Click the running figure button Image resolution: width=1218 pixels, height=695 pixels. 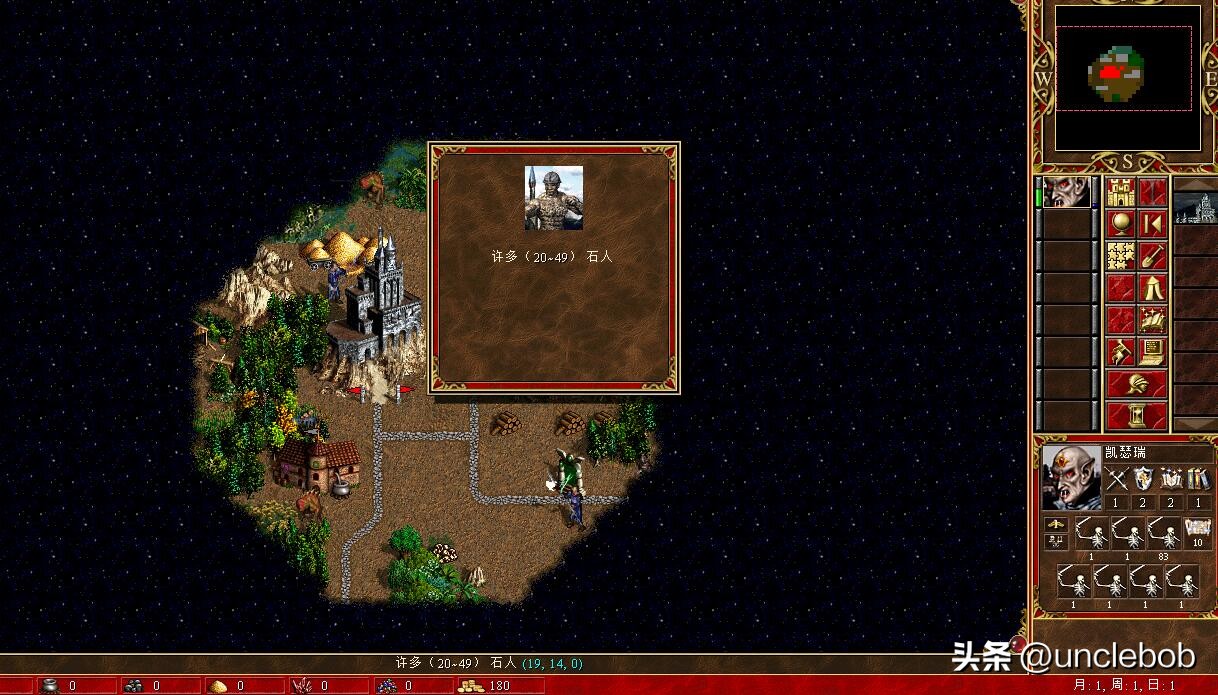click(x=1120, y=352)
